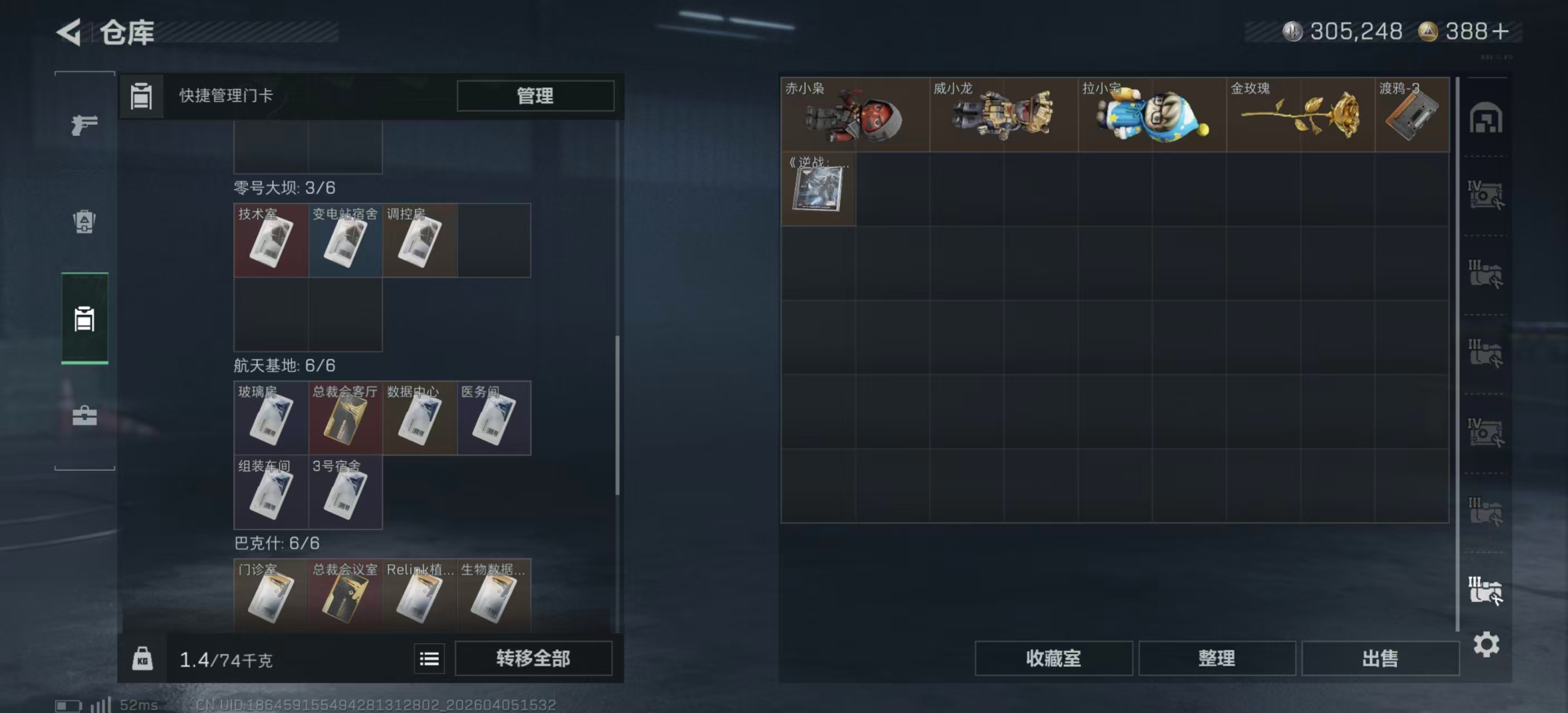
Task: Open the highlighted tier III compartment icon
Action: point(1487,588)
